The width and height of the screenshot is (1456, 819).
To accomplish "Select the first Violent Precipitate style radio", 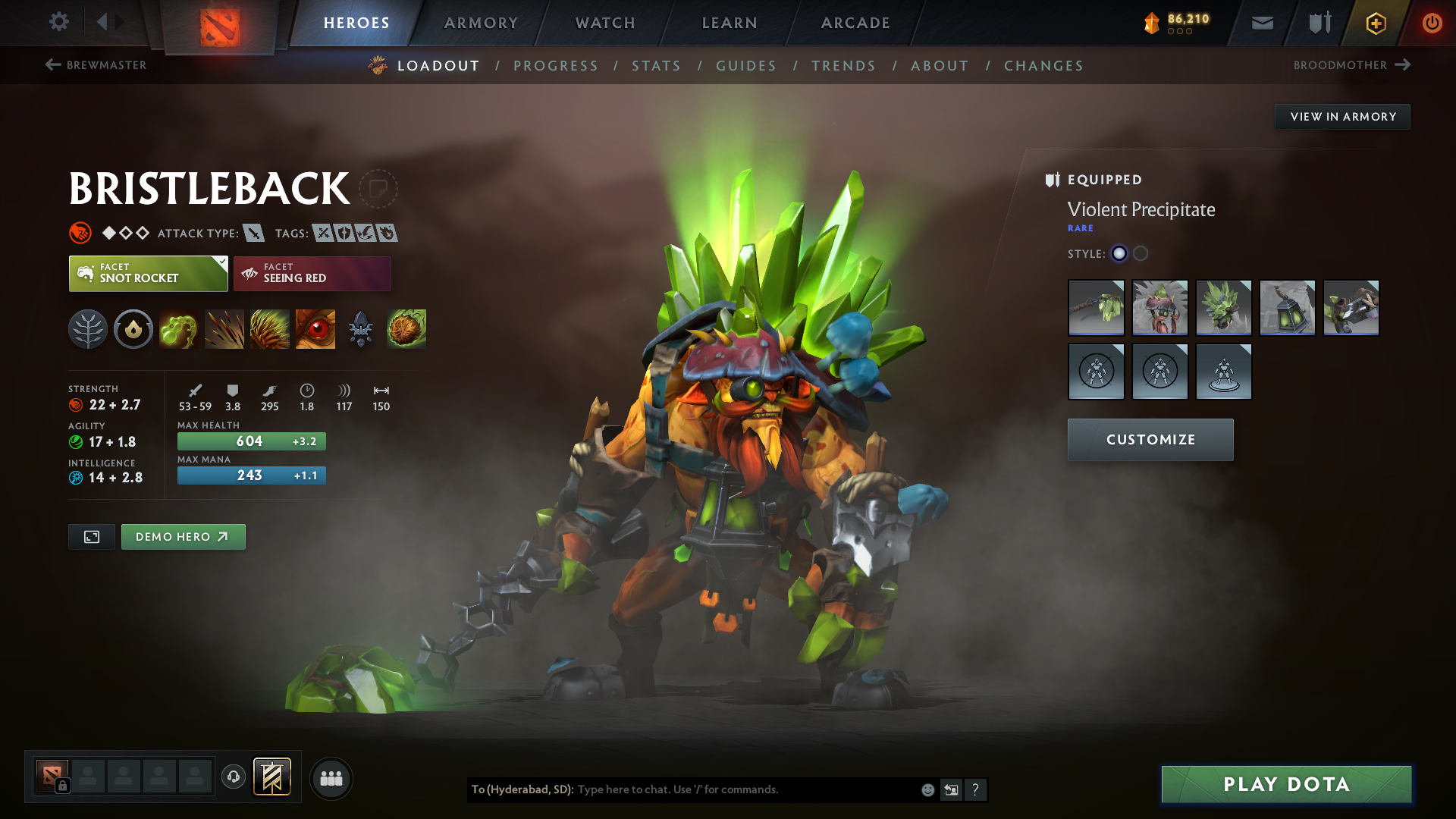I will point(1119,254).
